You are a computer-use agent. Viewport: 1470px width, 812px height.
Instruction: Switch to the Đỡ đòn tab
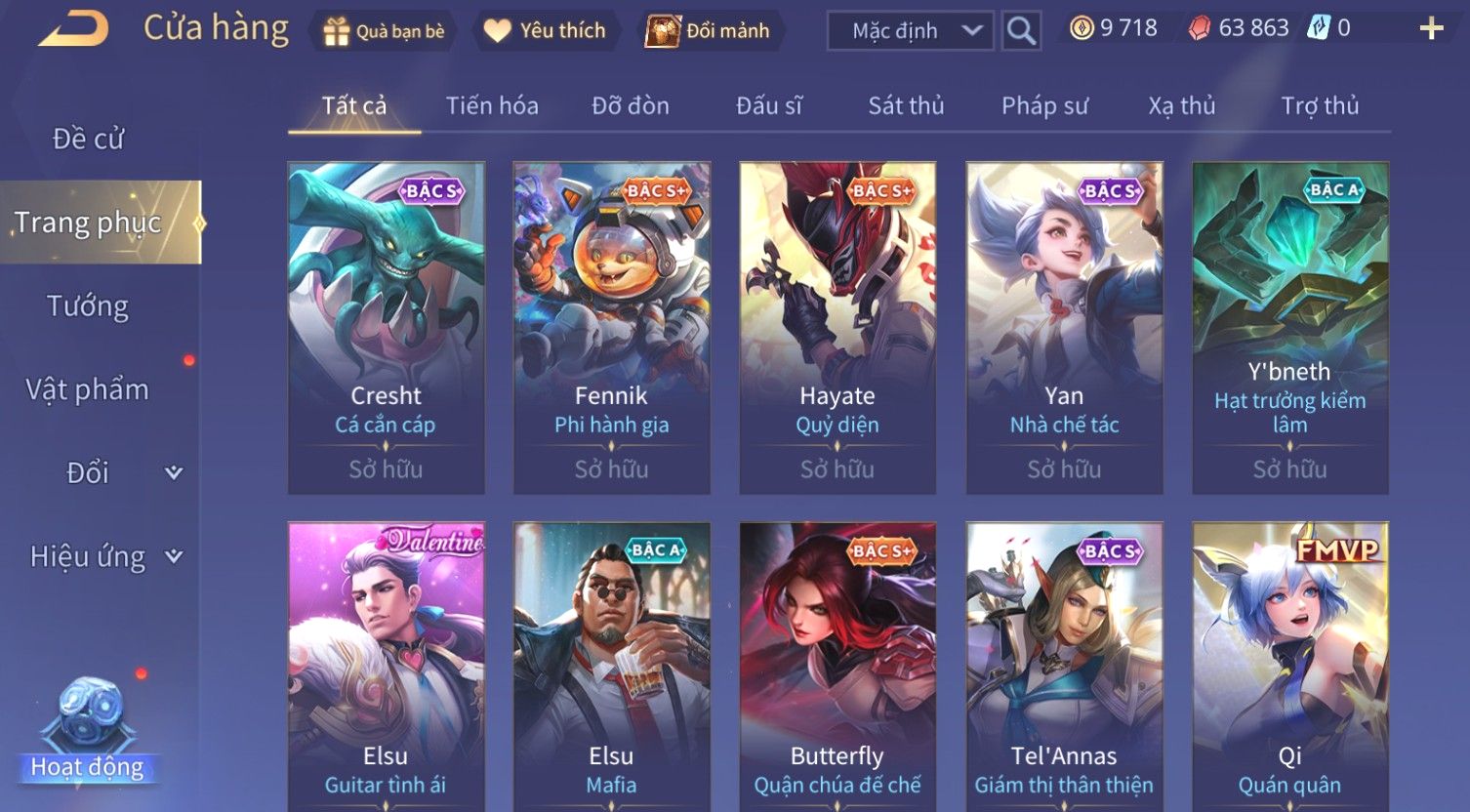pyautogui.click(x=631, y=105)
